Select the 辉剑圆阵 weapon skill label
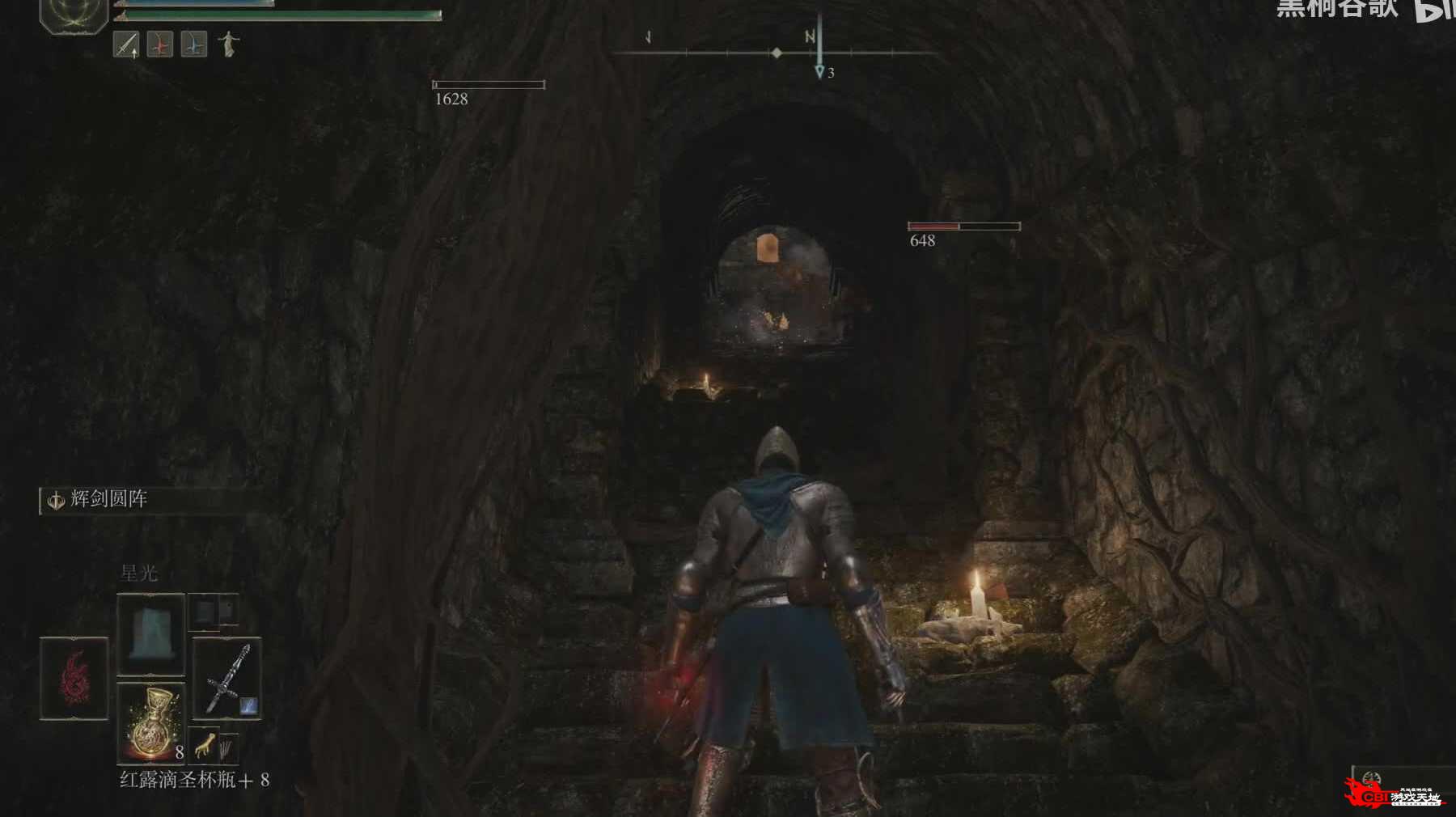The image size is (1456, 817). [x=108, y=499]
